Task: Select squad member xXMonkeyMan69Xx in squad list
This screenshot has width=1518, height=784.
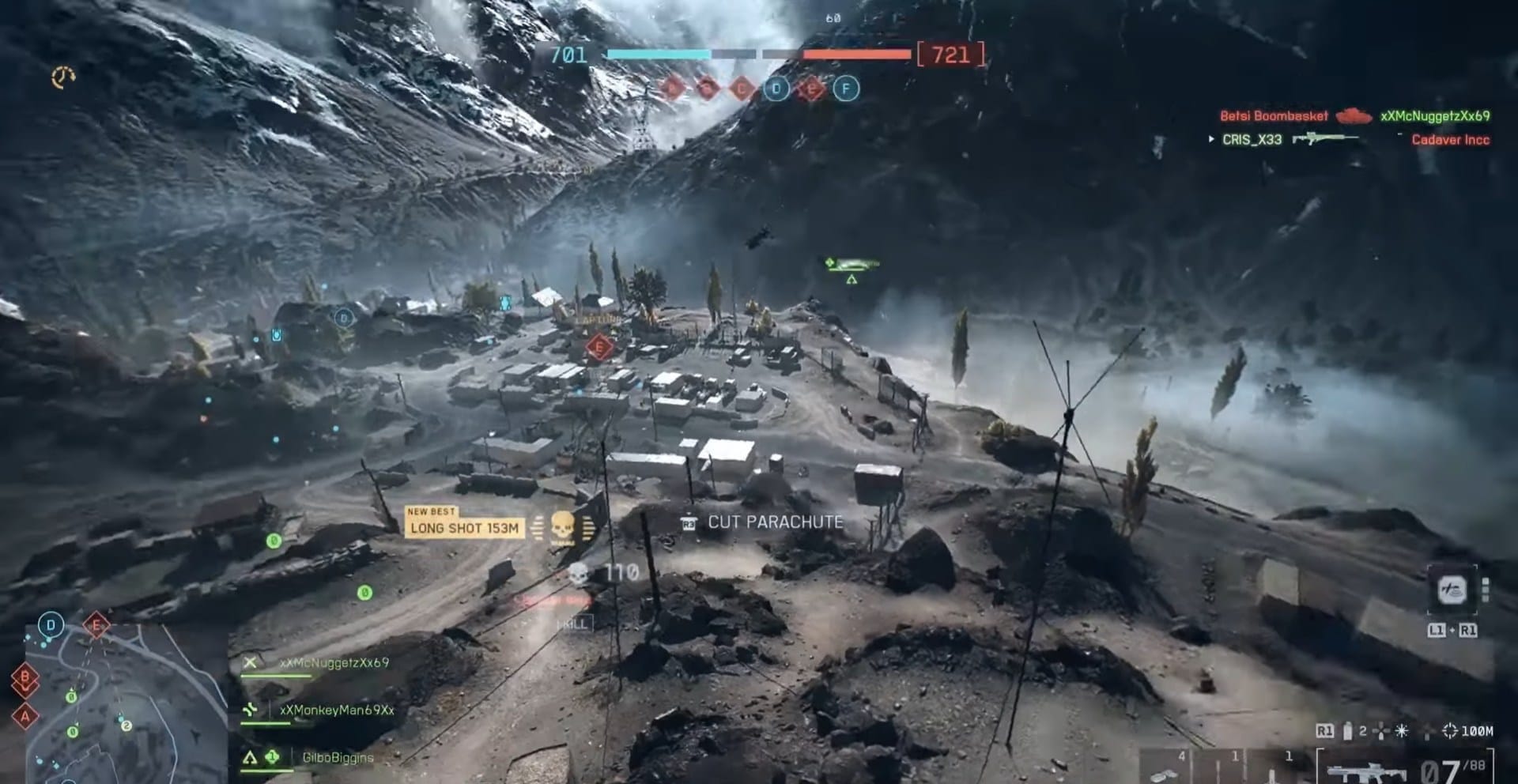Action: 336,710
